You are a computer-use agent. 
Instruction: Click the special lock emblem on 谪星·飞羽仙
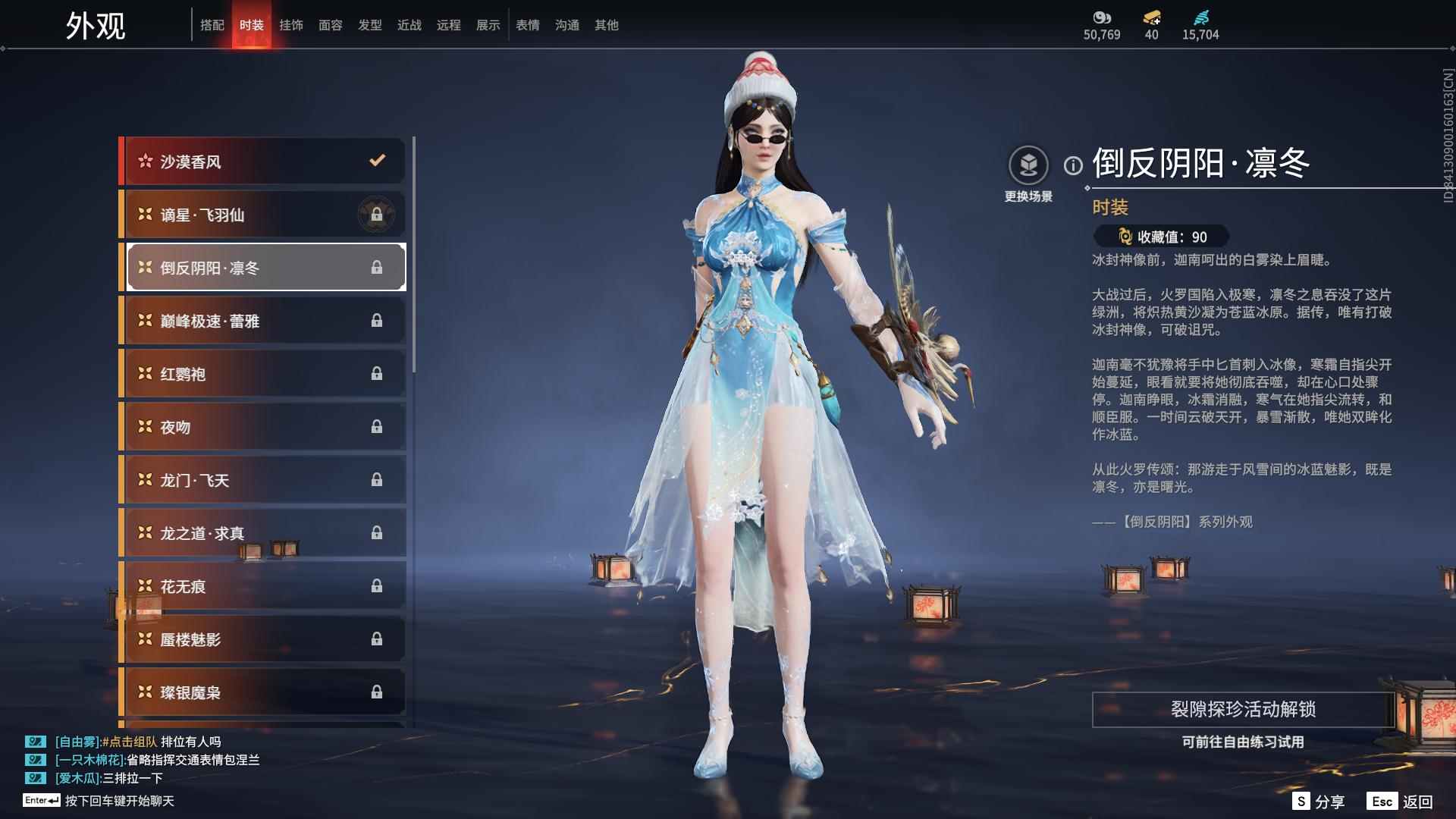377,215
